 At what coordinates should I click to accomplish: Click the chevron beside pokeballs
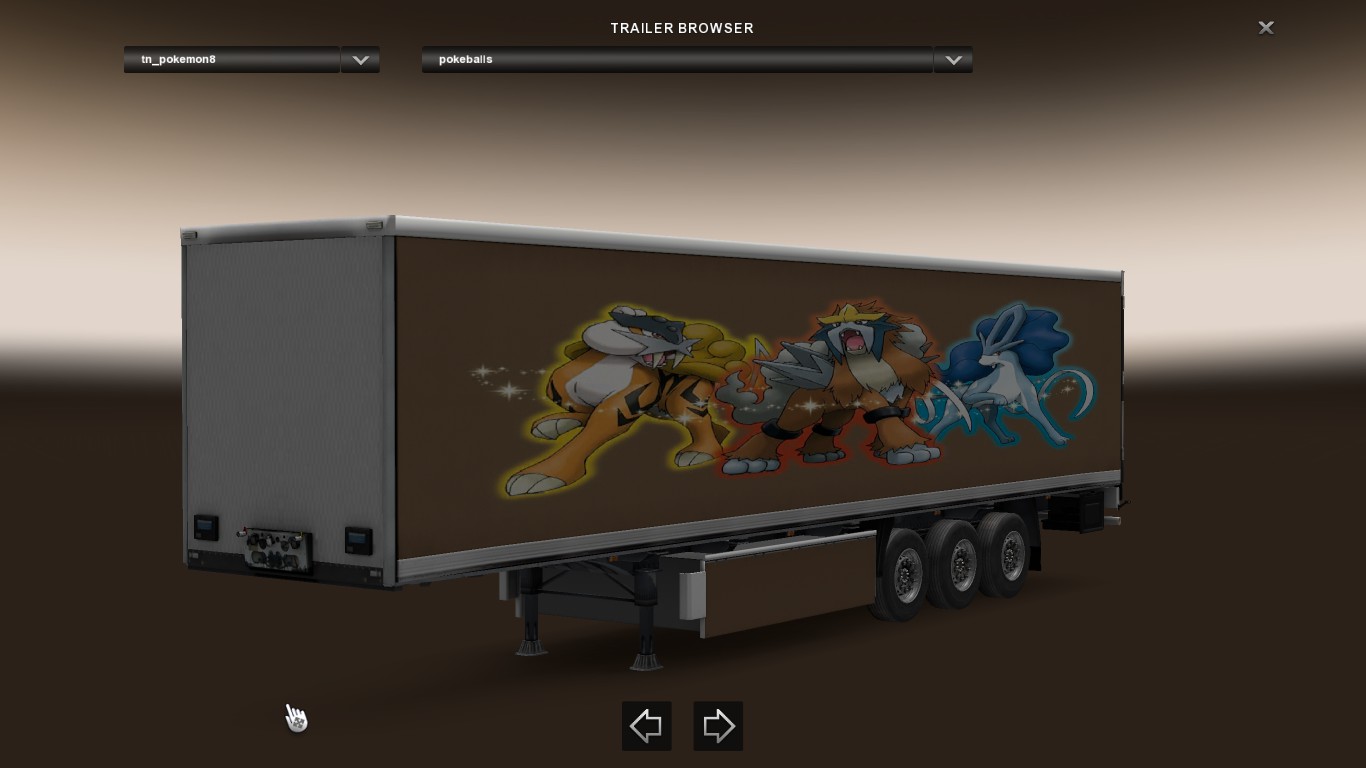952,60
